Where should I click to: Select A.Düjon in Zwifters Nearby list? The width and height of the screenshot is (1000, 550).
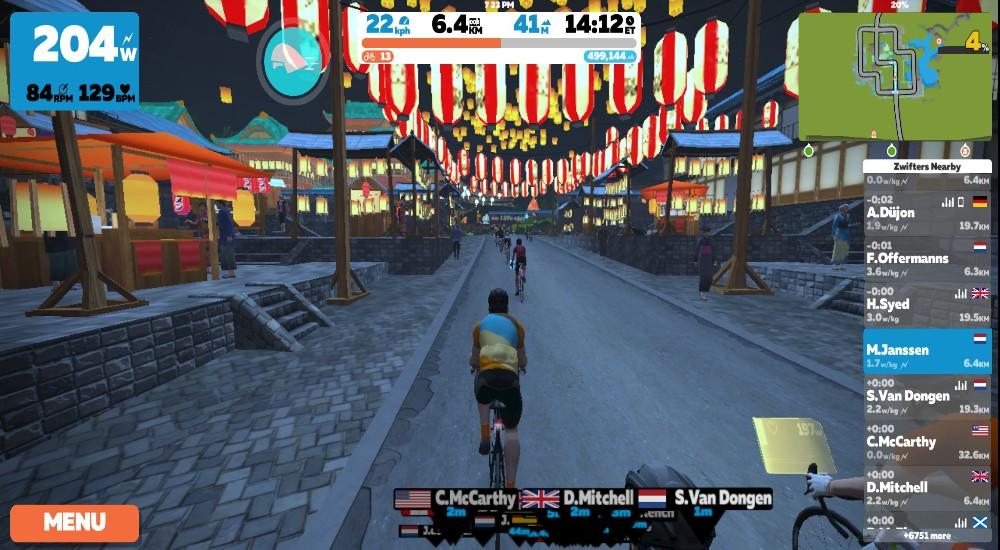pos(927,212)
